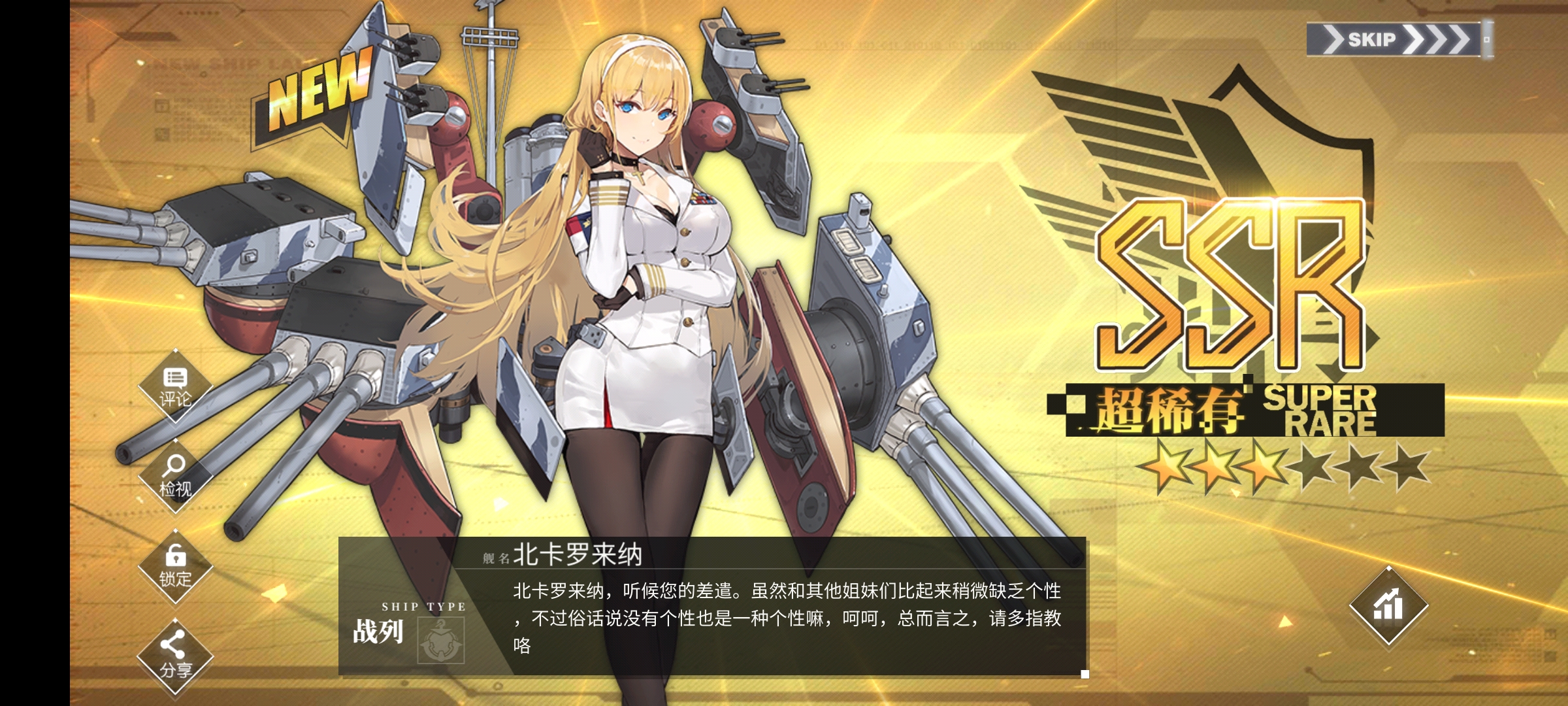Viewport: 1568px width, 706px height.
Task: Skip the ship reveal animation
Action: click(1394, 39)
